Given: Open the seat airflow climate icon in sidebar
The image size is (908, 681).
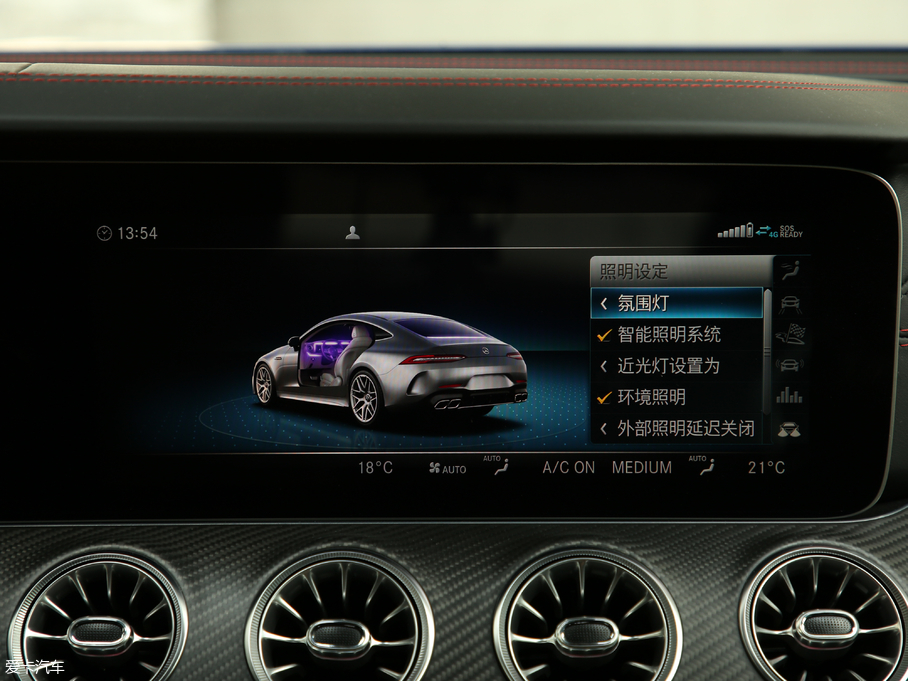Looking at the screenshot, I should click(x=790, y=270).
